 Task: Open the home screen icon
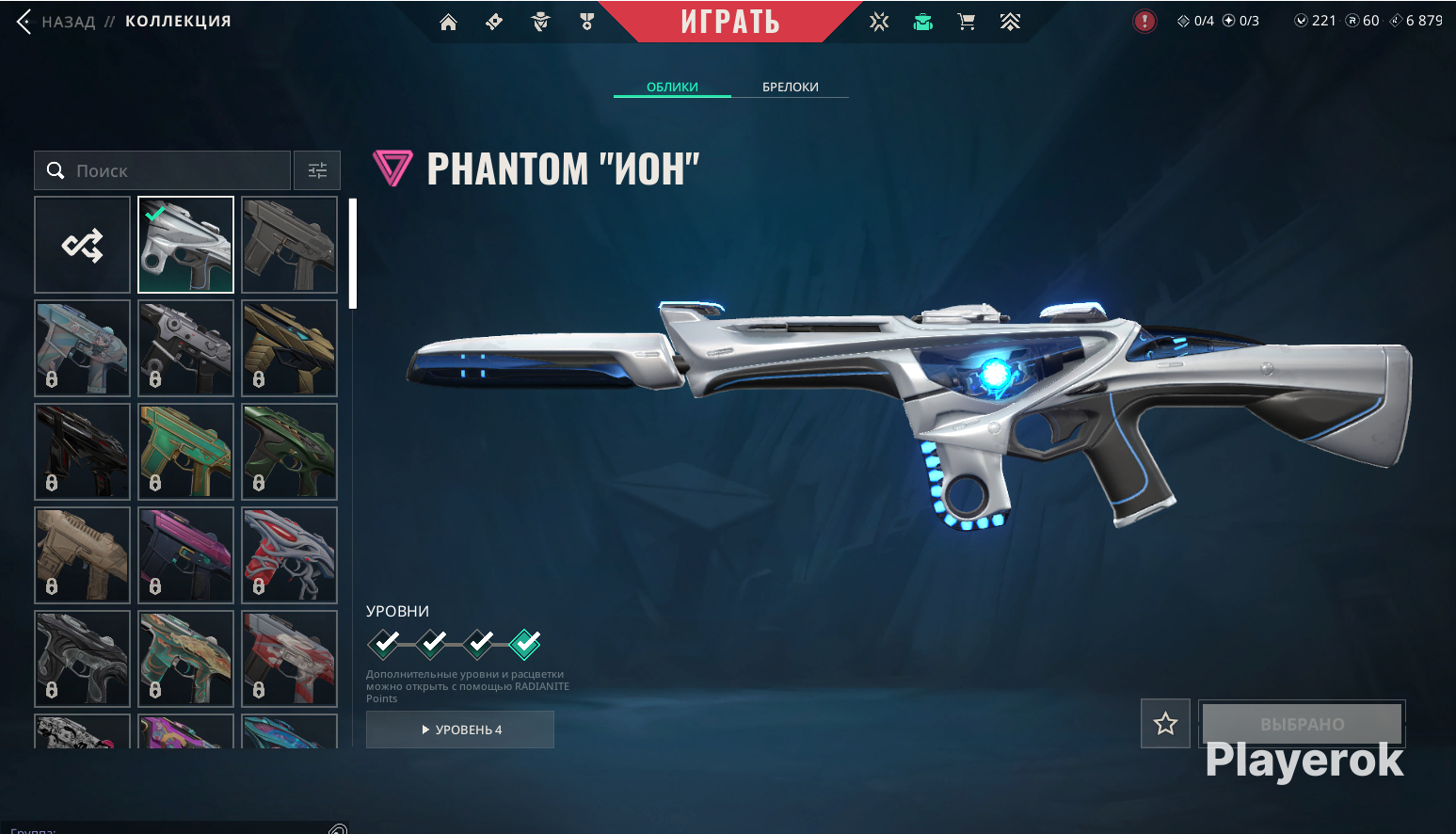448,22
